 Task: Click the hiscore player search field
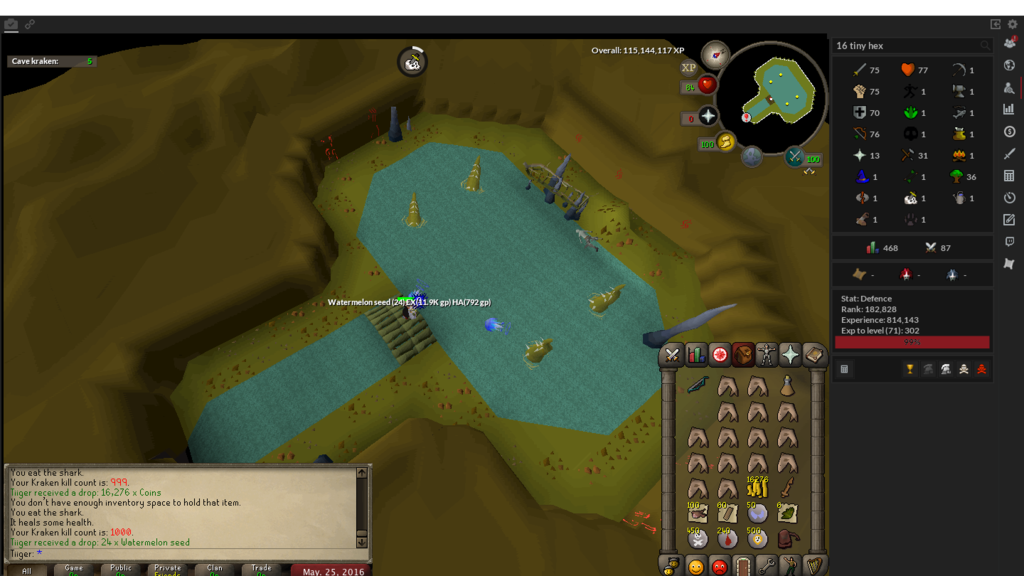pos(905,46)
